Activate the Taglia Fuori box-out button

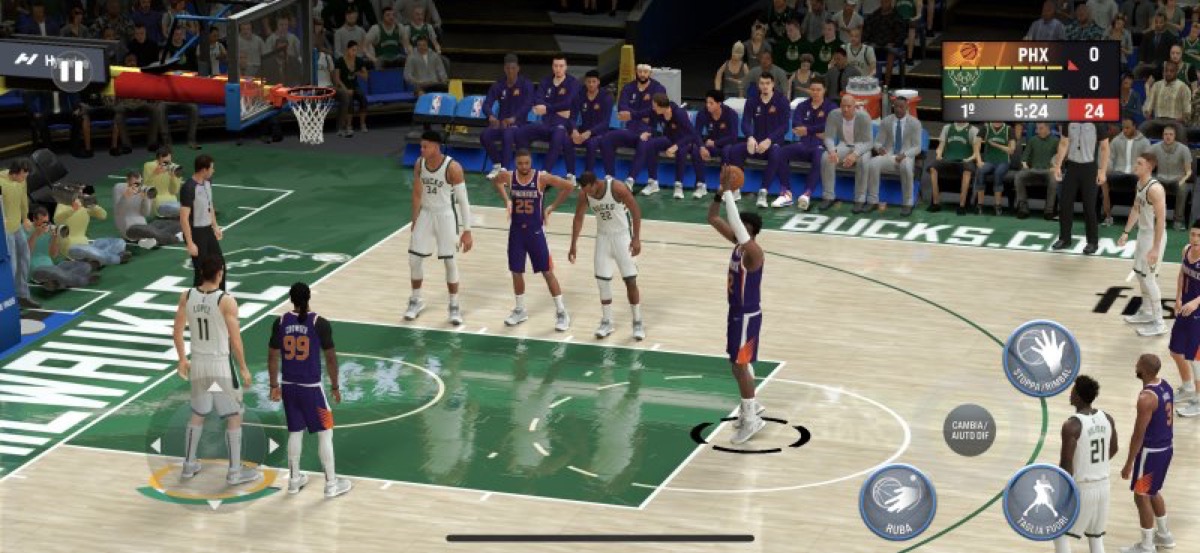[x=1040, y=502]
